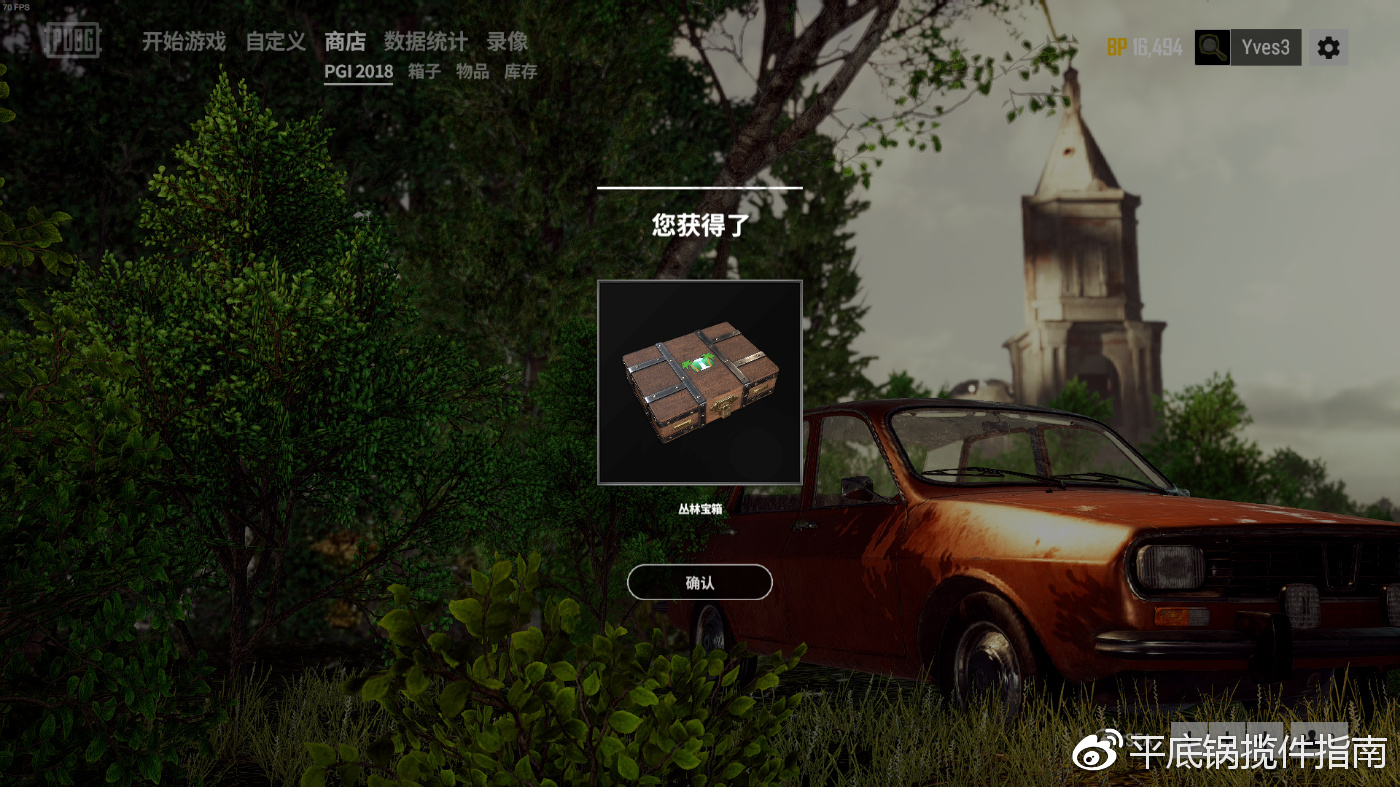Select the 丛林宝箱 crate thumbnail
Viewport: 1400px width, 787px height.
point(699,382)
